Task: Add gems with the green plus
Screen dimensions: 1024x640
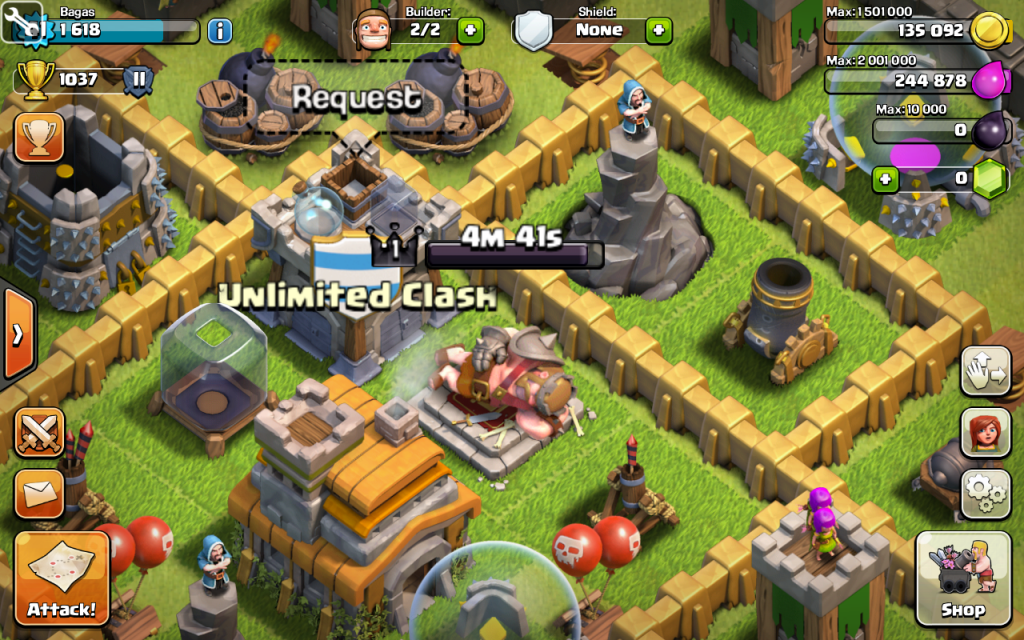Action: click(885, 180)
